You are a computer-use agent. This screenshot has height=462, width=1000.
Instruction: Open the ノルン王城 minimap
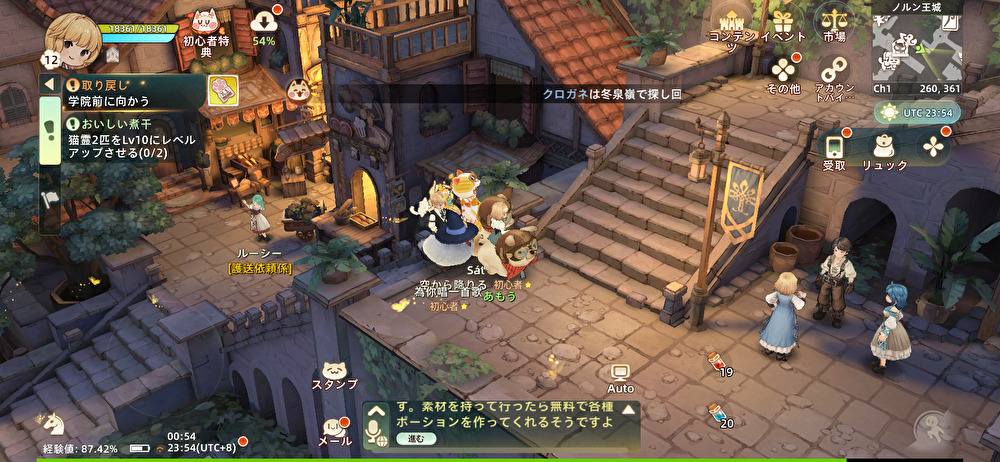915,47
